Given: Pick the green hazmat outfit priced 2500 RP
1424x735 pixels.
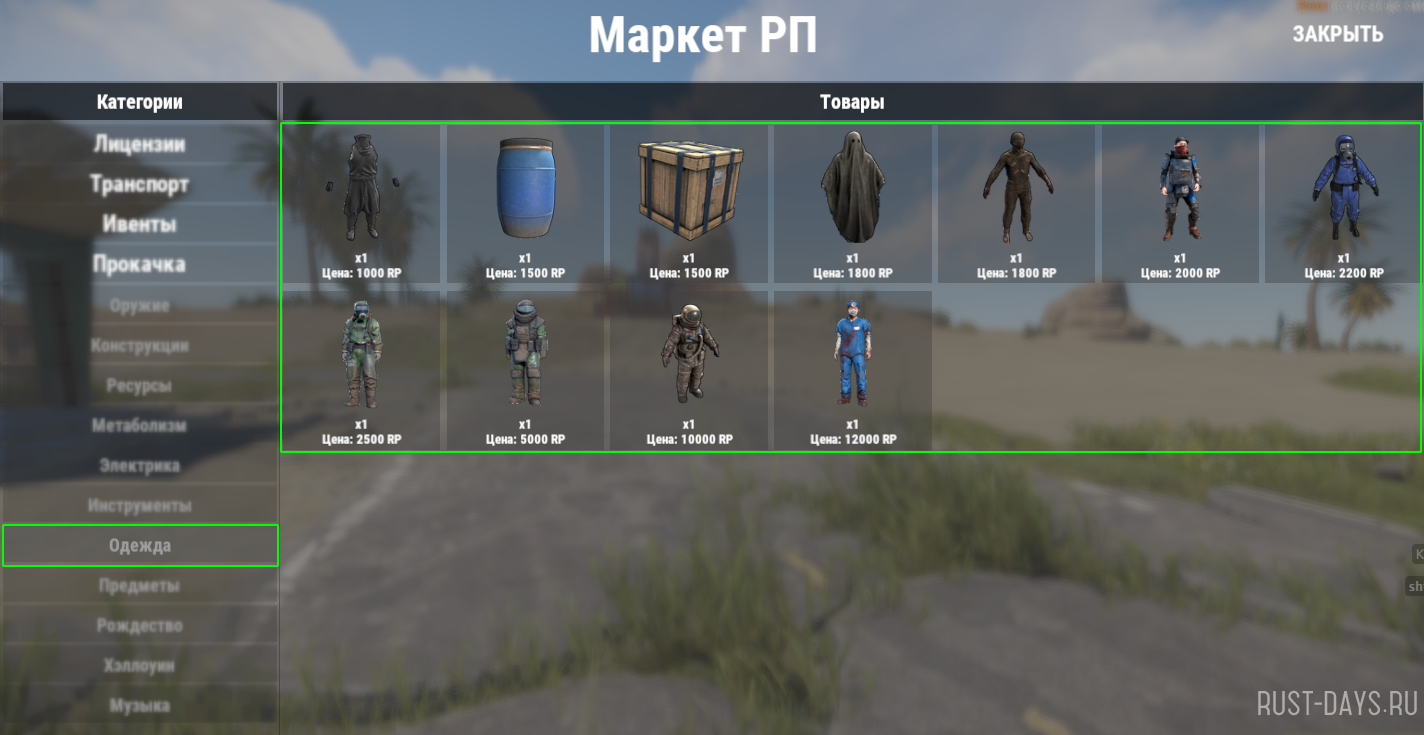Looking at the screenshot, I should (361, 362).
